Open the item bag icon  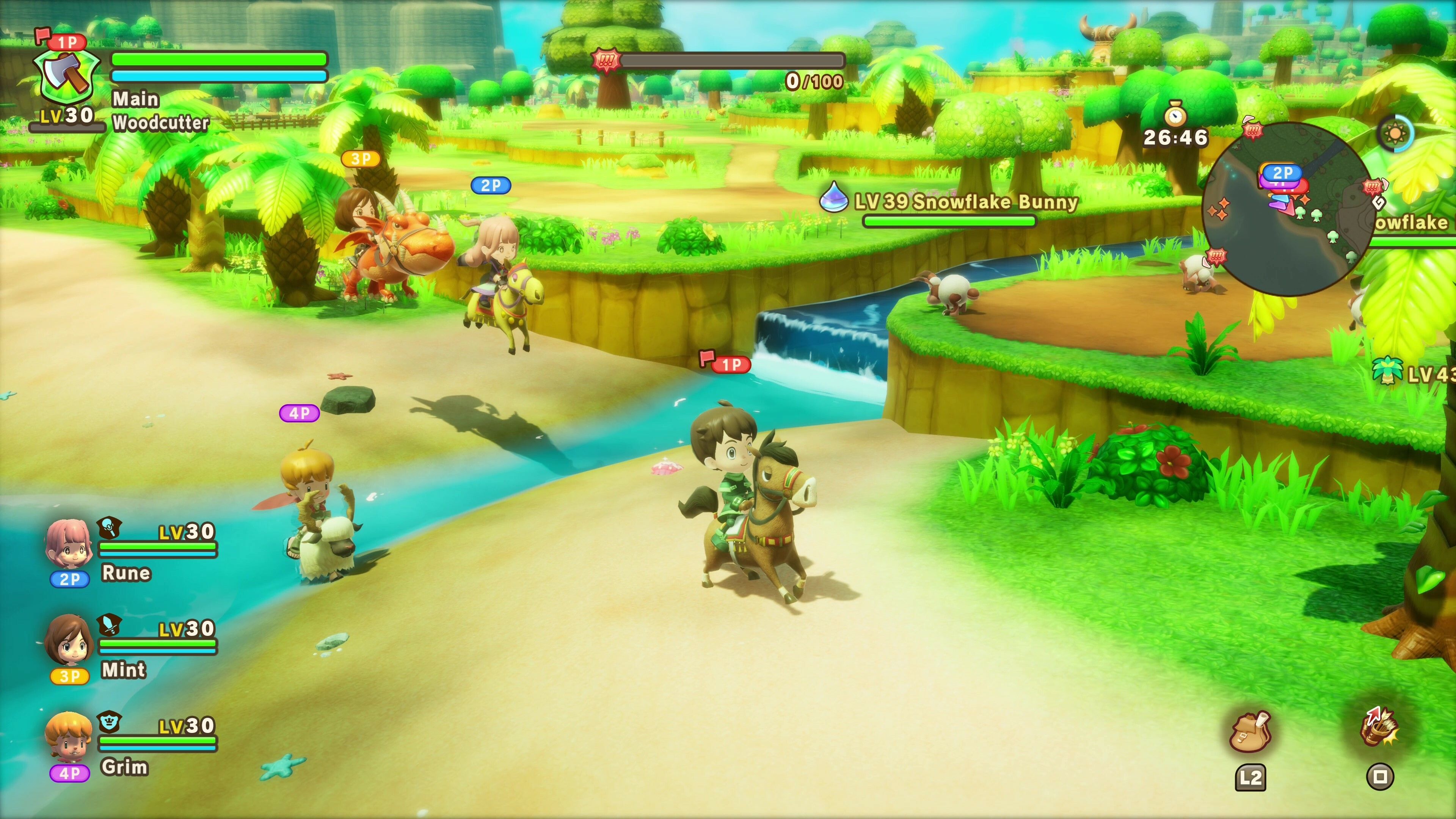click(x=1250, y=733)
